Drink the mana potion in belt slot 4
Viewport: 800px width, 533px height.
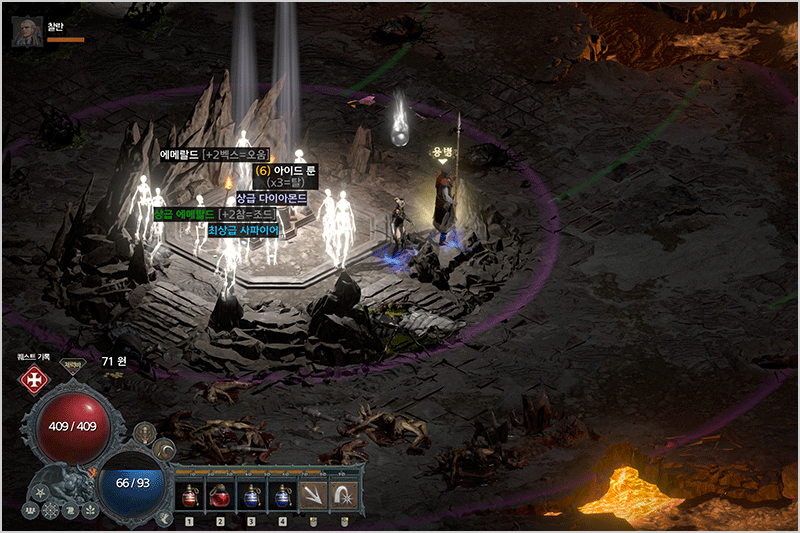click(x=283, y=494)
